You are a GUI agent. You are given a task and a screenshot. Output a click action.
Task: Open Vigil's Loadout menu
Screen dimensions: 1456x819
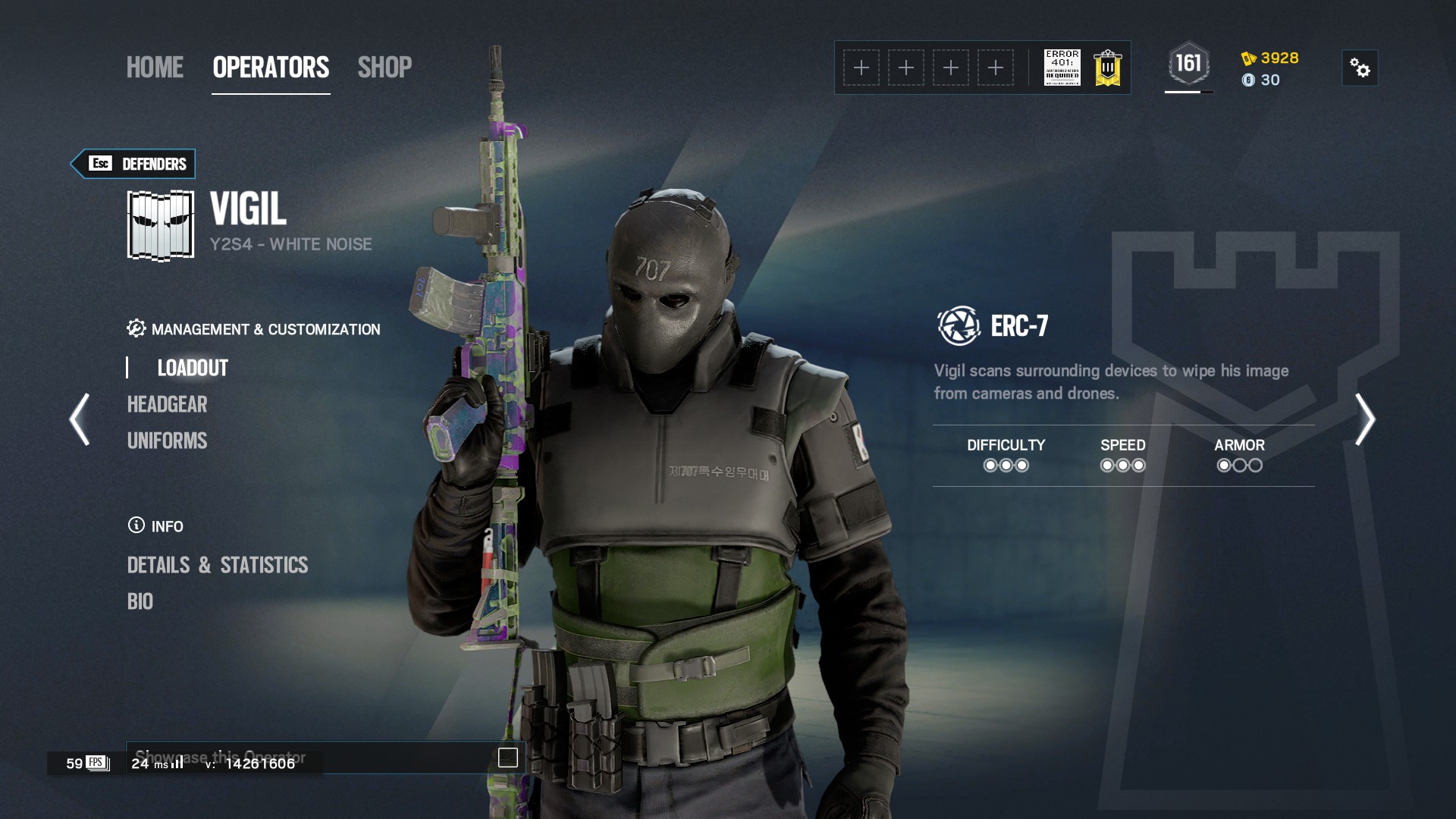pos(193,368)
